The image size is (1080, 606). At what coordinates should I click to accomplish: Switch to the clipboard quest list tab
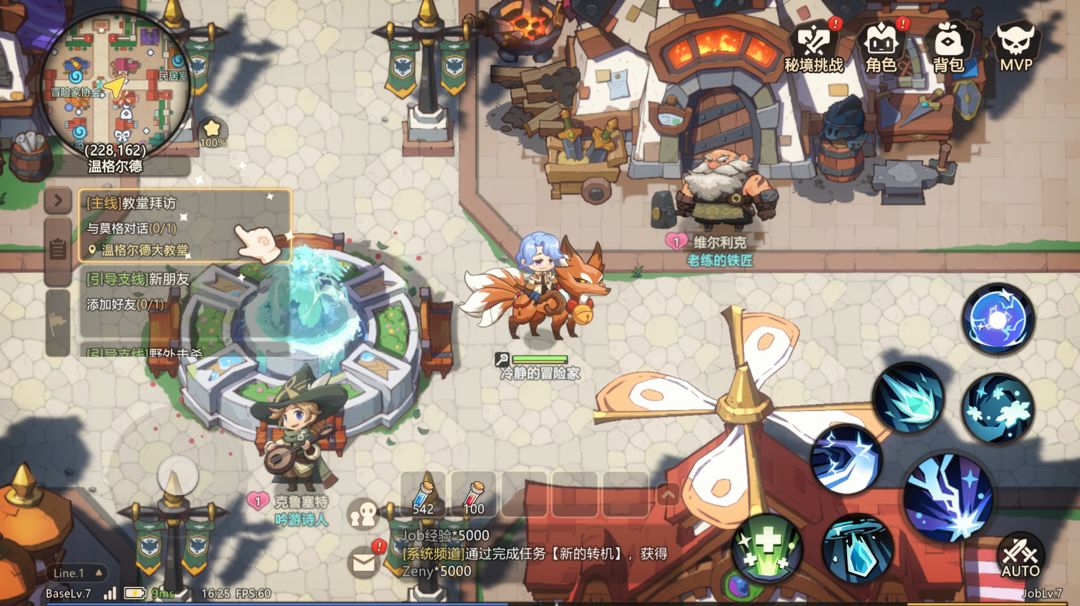[x=58, y=250]
